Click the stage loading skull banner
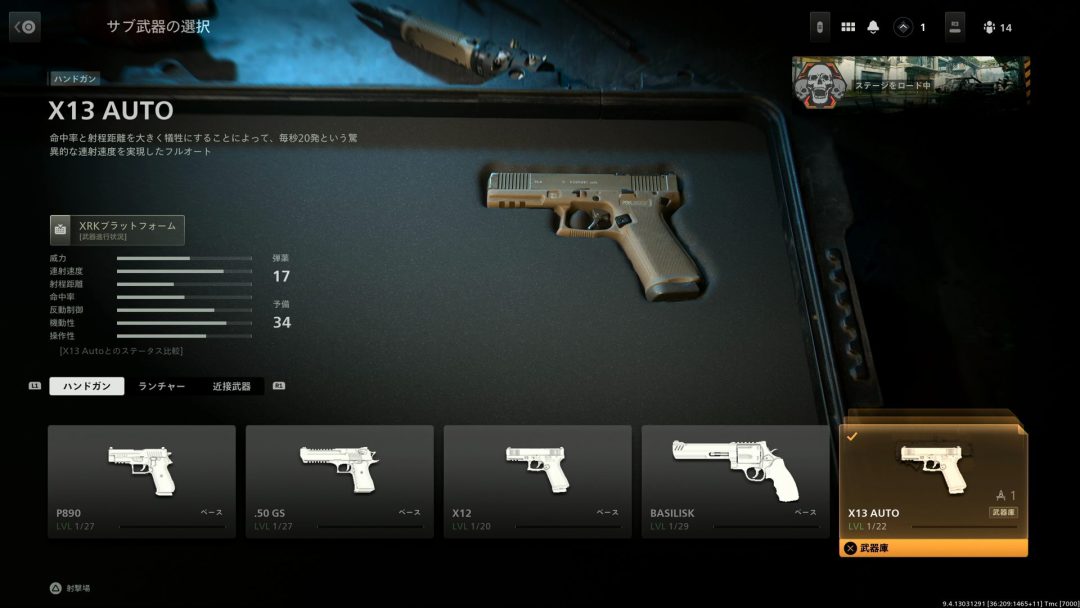 [x=910, y=82]
